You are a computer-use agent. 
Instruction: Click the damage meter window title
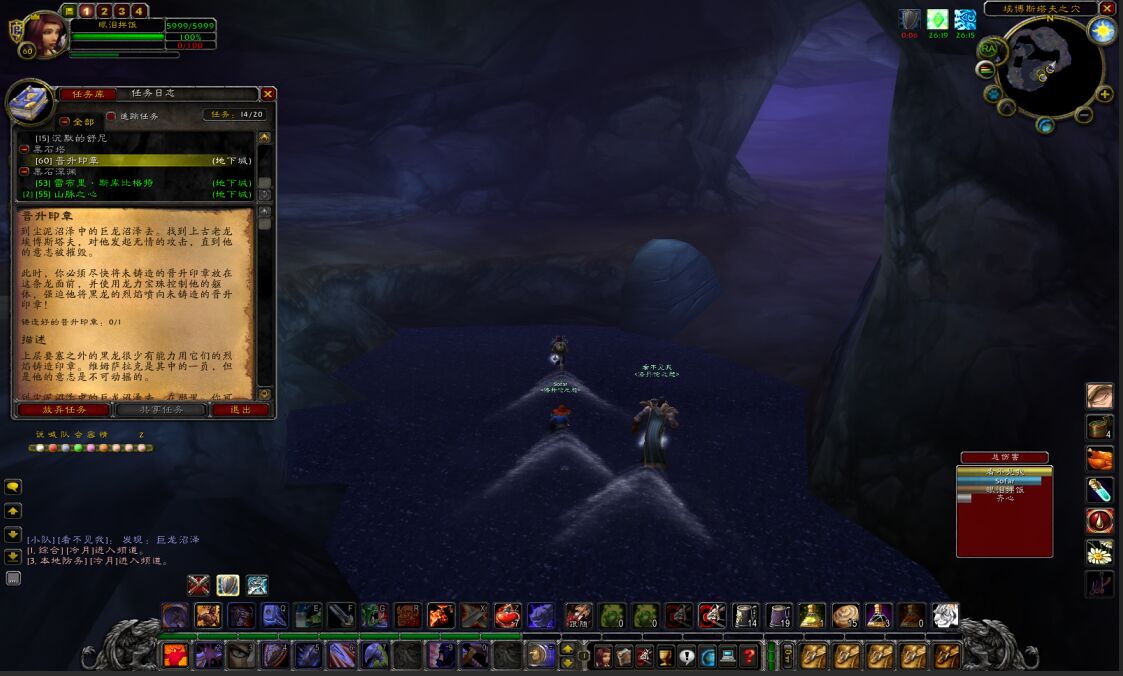click(1004, 458)
